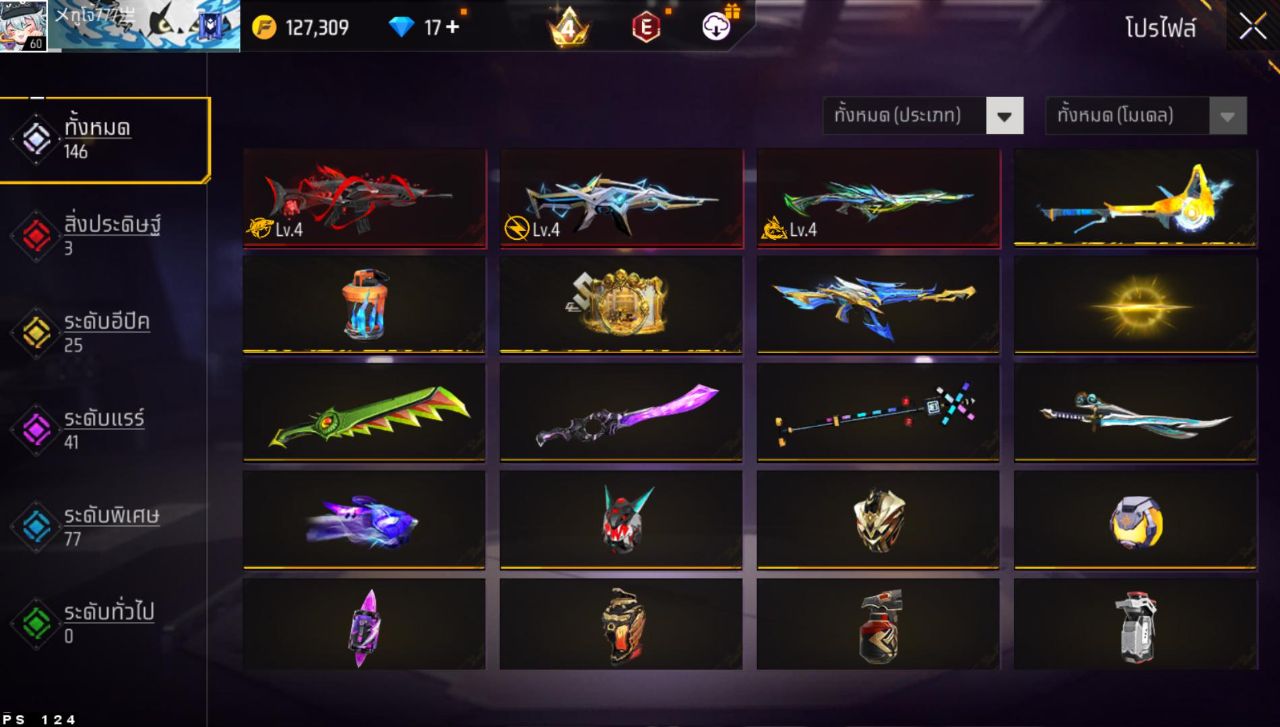
Task: Click the pink gift cloud icon
Action: click(x=716, y=27)
